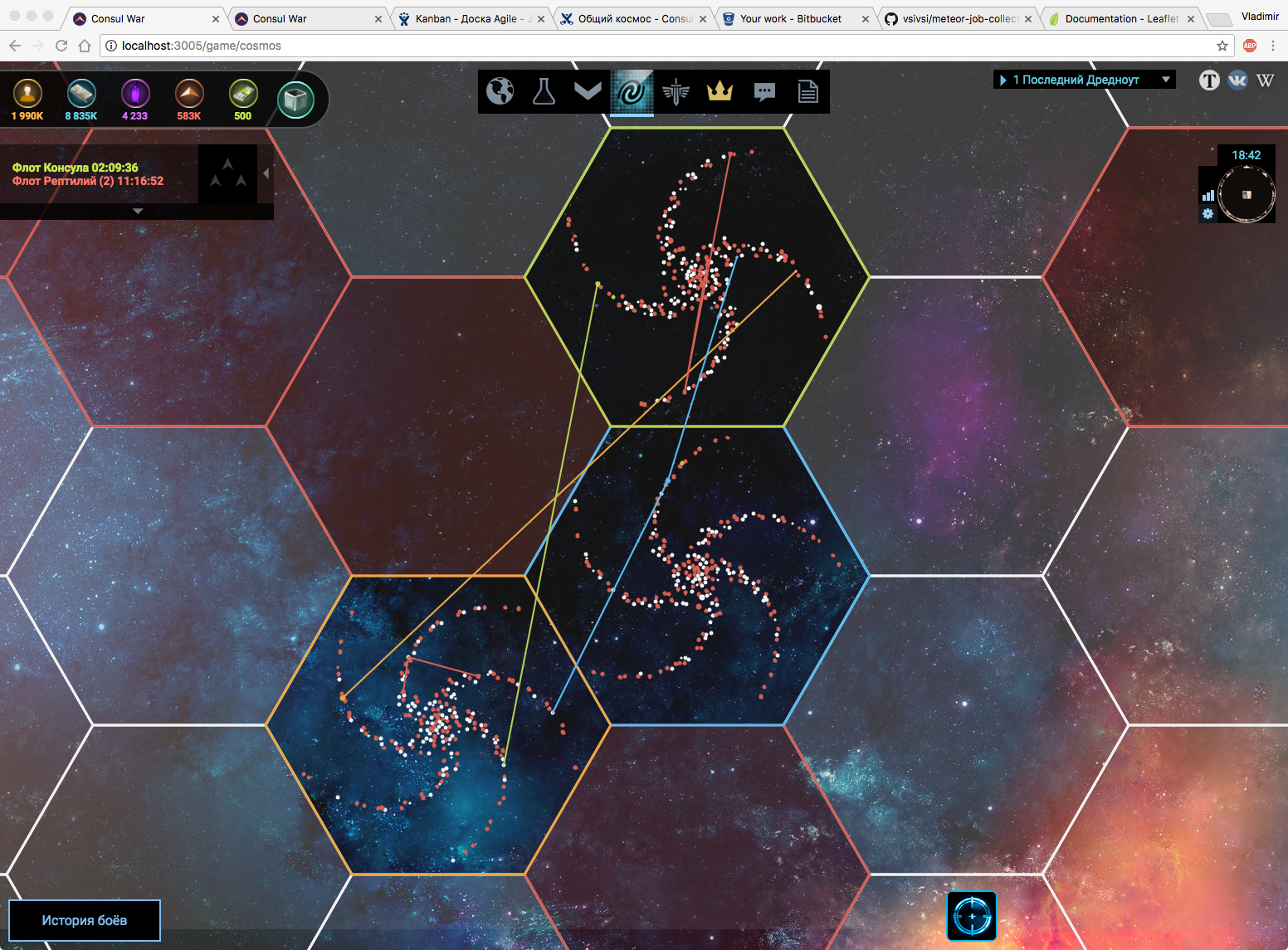The image size is (1288, 950).
Task: Switch to the cosmos spiral galaxy tab
Action: (632, 92)
